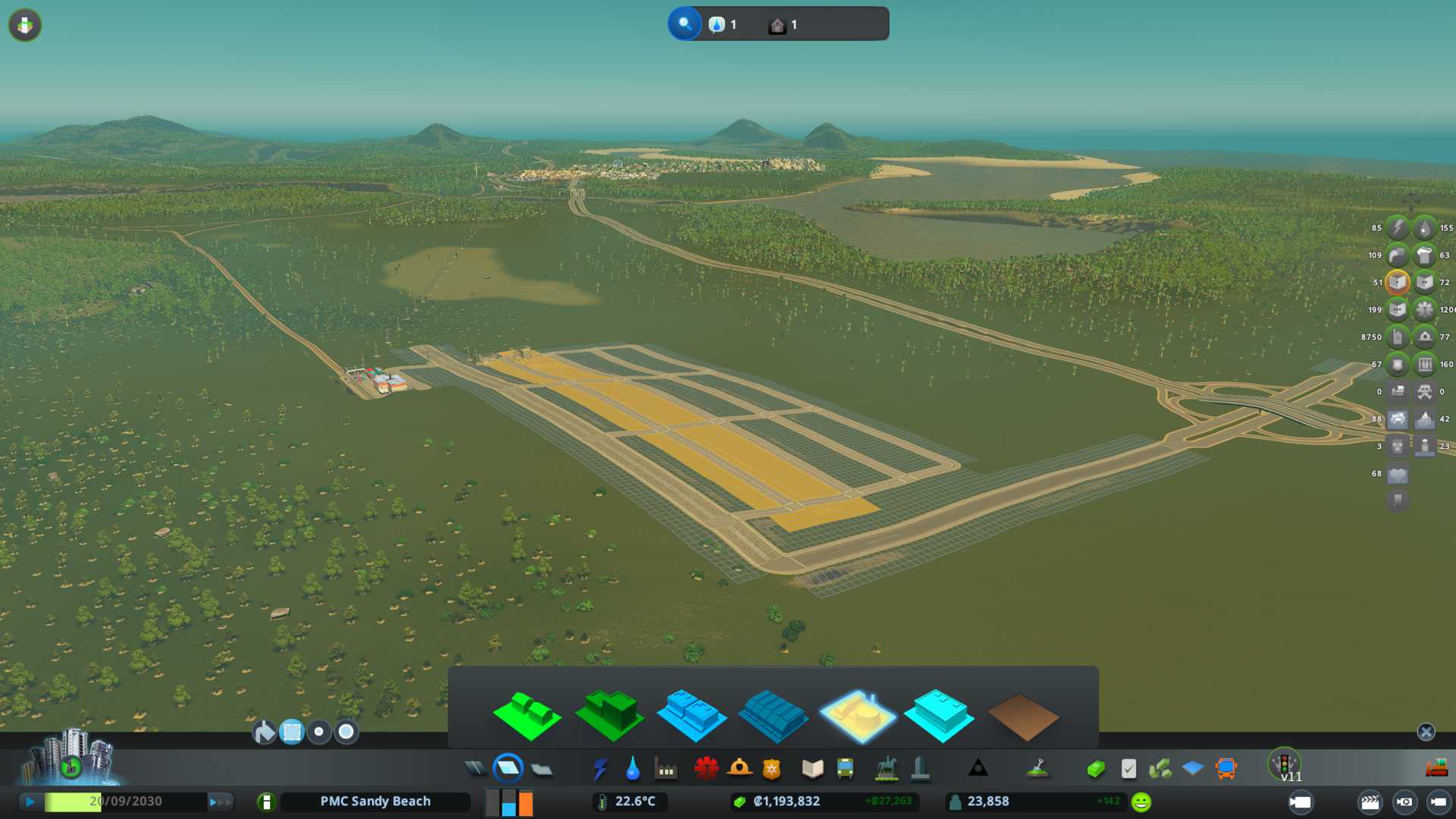The height and width of the screenshot is (819, 1456).
Task: Choose high density residential zone
Action: coord(609,715)
